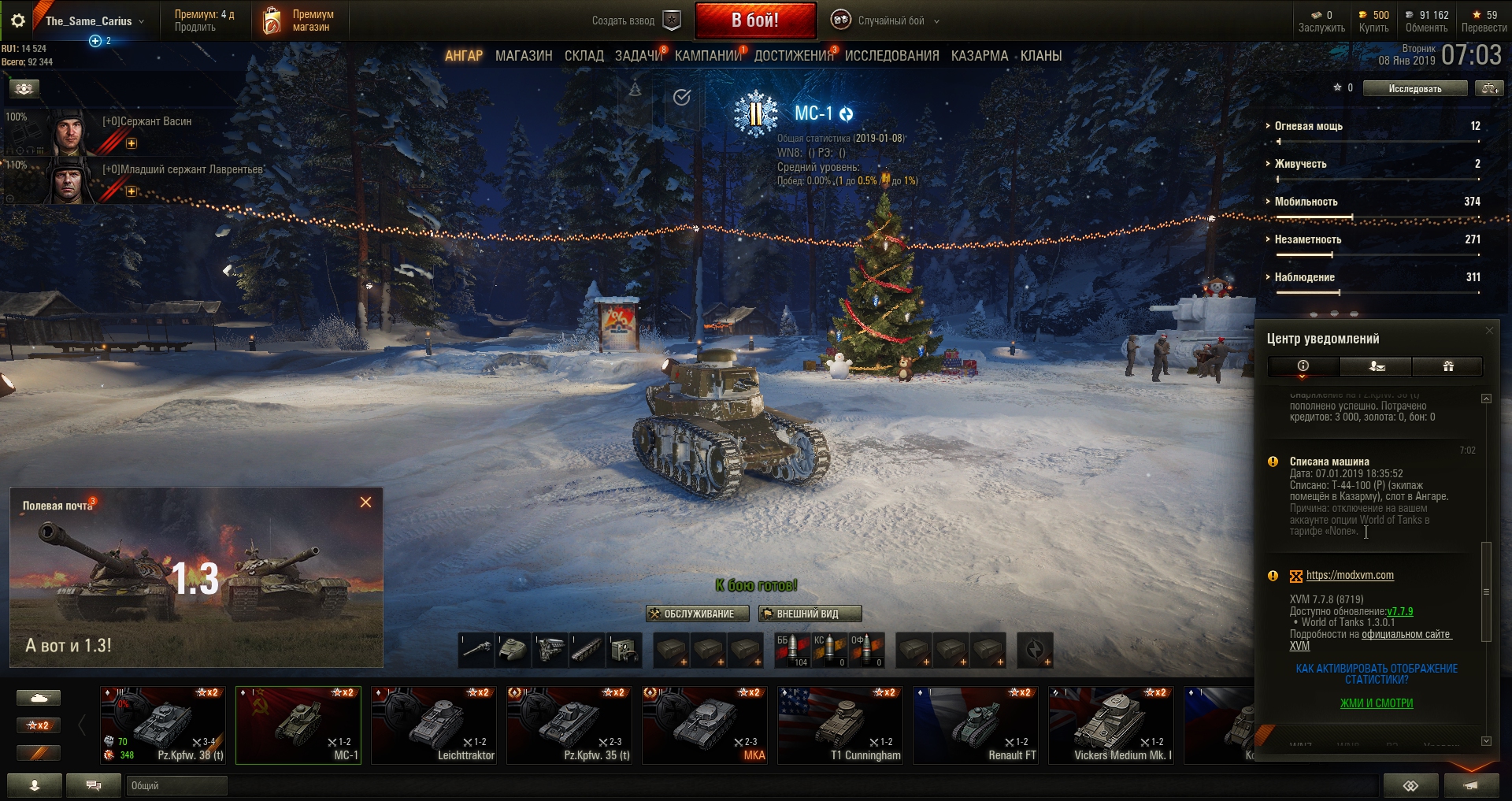Go to the КЛАНЫ clans tab
Viewport: 1512px width, 801px height.
pos(1041,56)
